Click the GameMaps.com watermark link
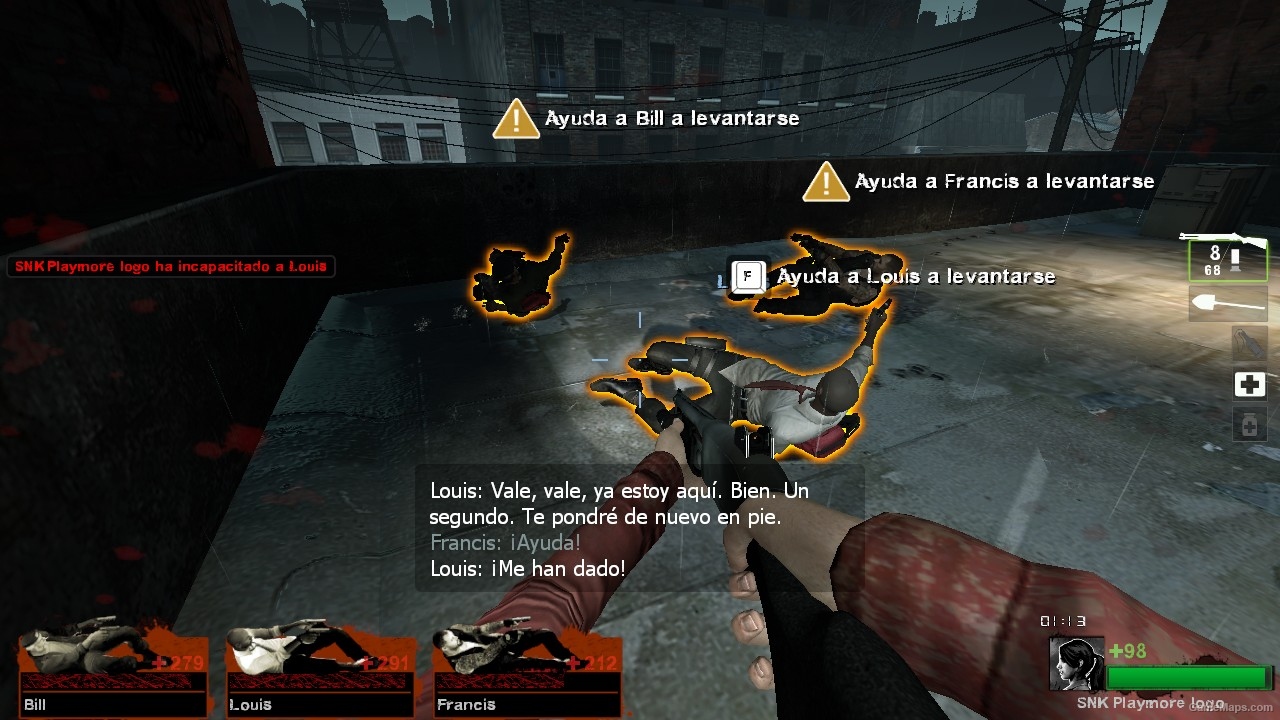1280x720 pixels. tap(1230, 708)
